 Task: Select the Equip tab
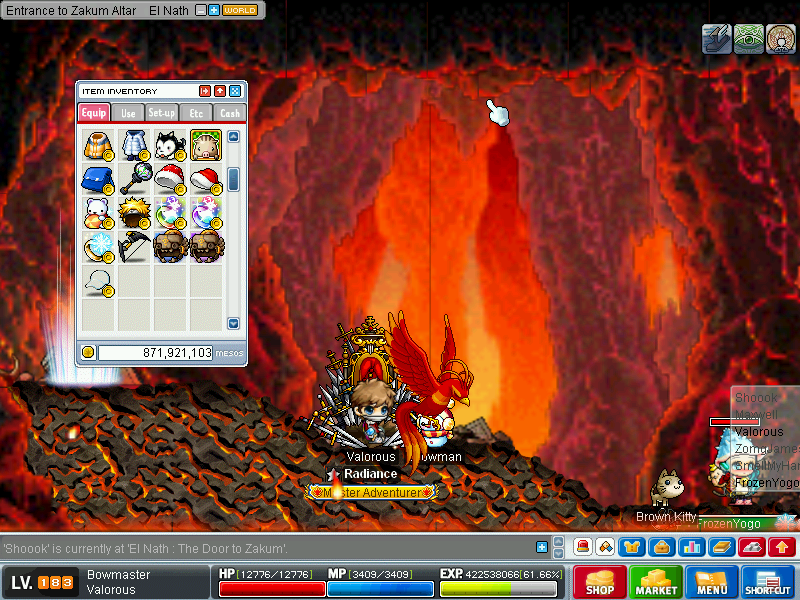(94, 113)
